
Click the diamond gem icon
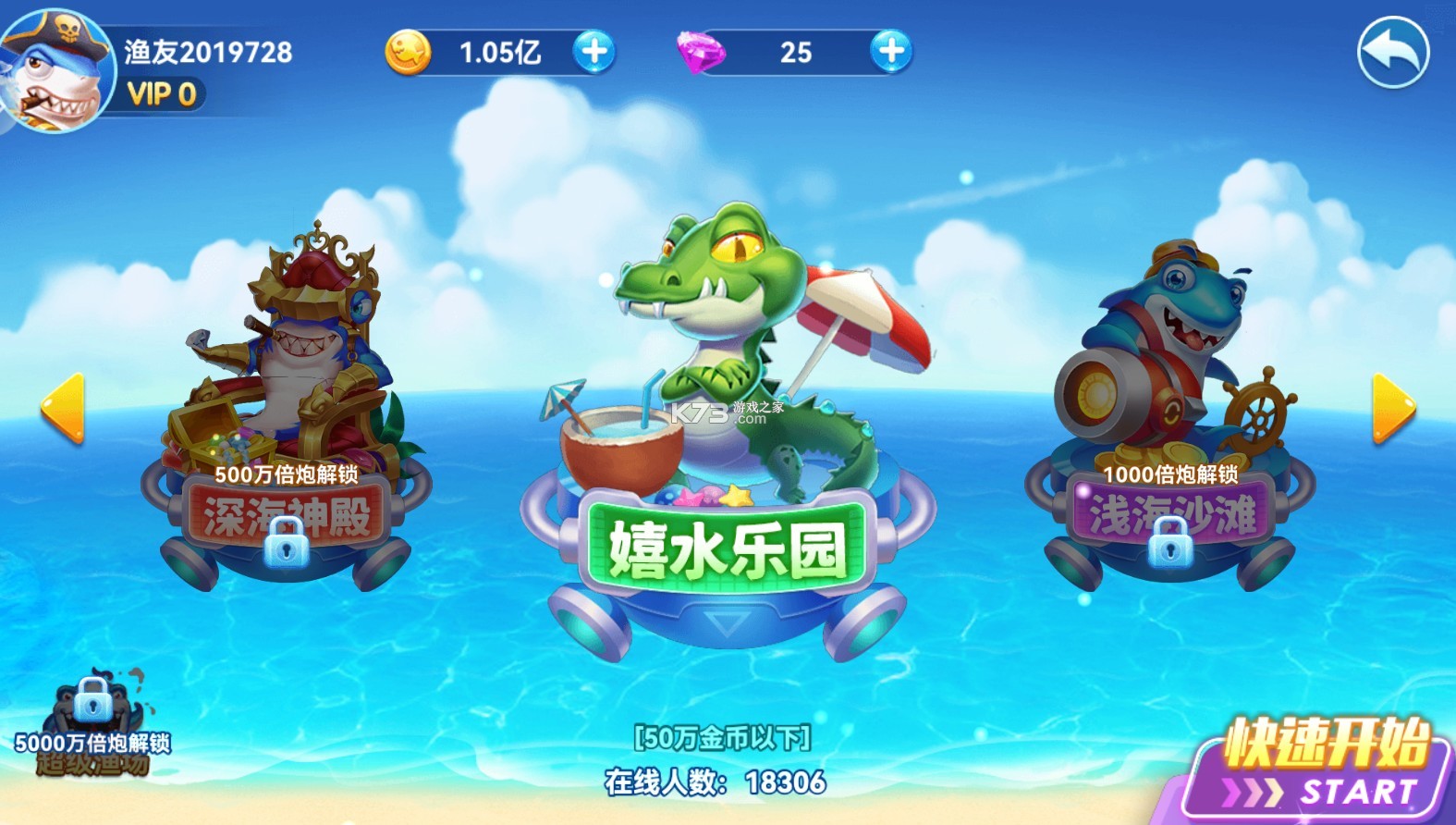coord(701,53)
